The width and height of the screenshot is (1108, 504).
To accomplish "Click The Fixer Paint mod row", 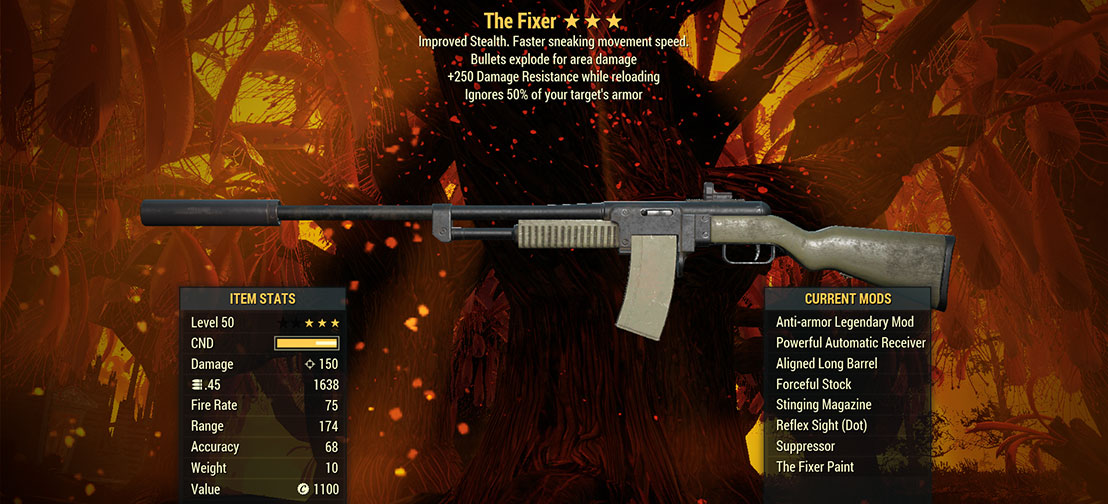I will coord(814,467).
